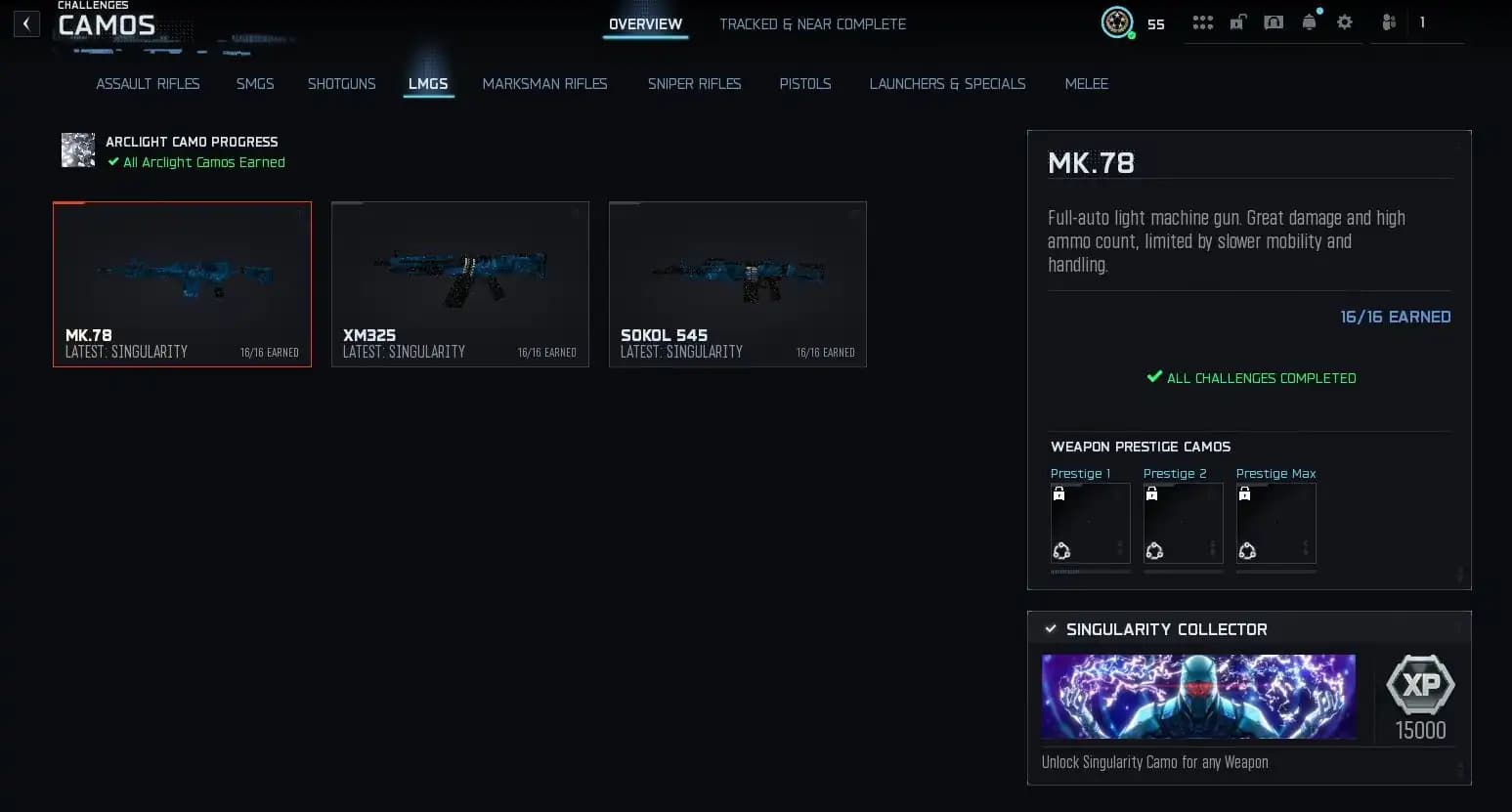This screenshot has width=1512, height=812.
Task: Select the Prestige 1 camo tile
Action: 1090,523
